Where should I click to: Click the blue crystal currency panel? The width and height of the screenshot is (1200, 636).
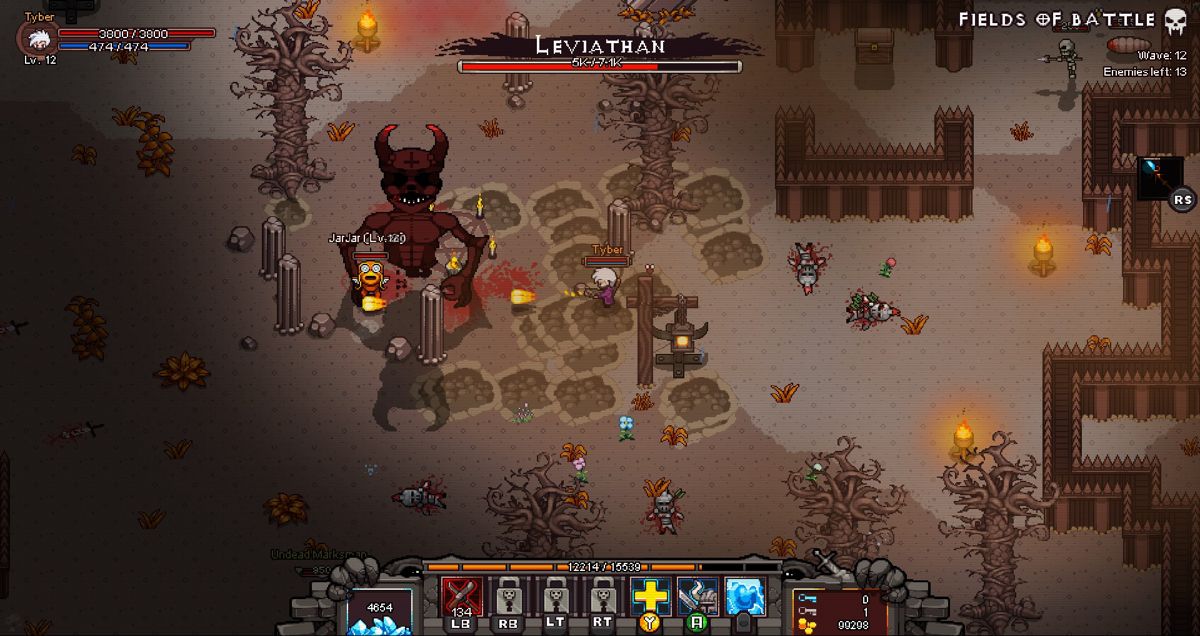(x=379, y=612)
